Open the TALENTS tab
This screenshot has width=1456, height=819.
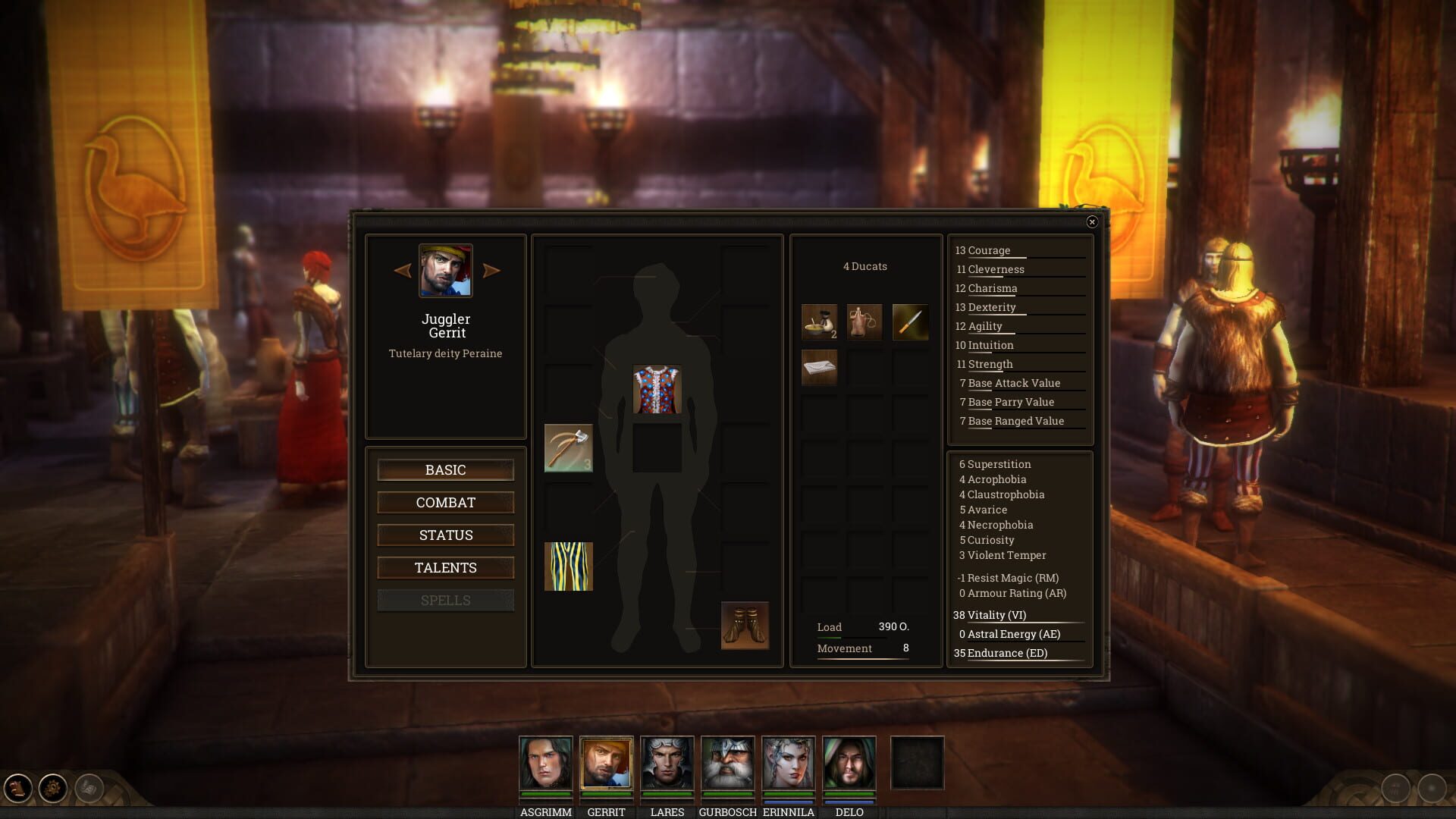445,567
